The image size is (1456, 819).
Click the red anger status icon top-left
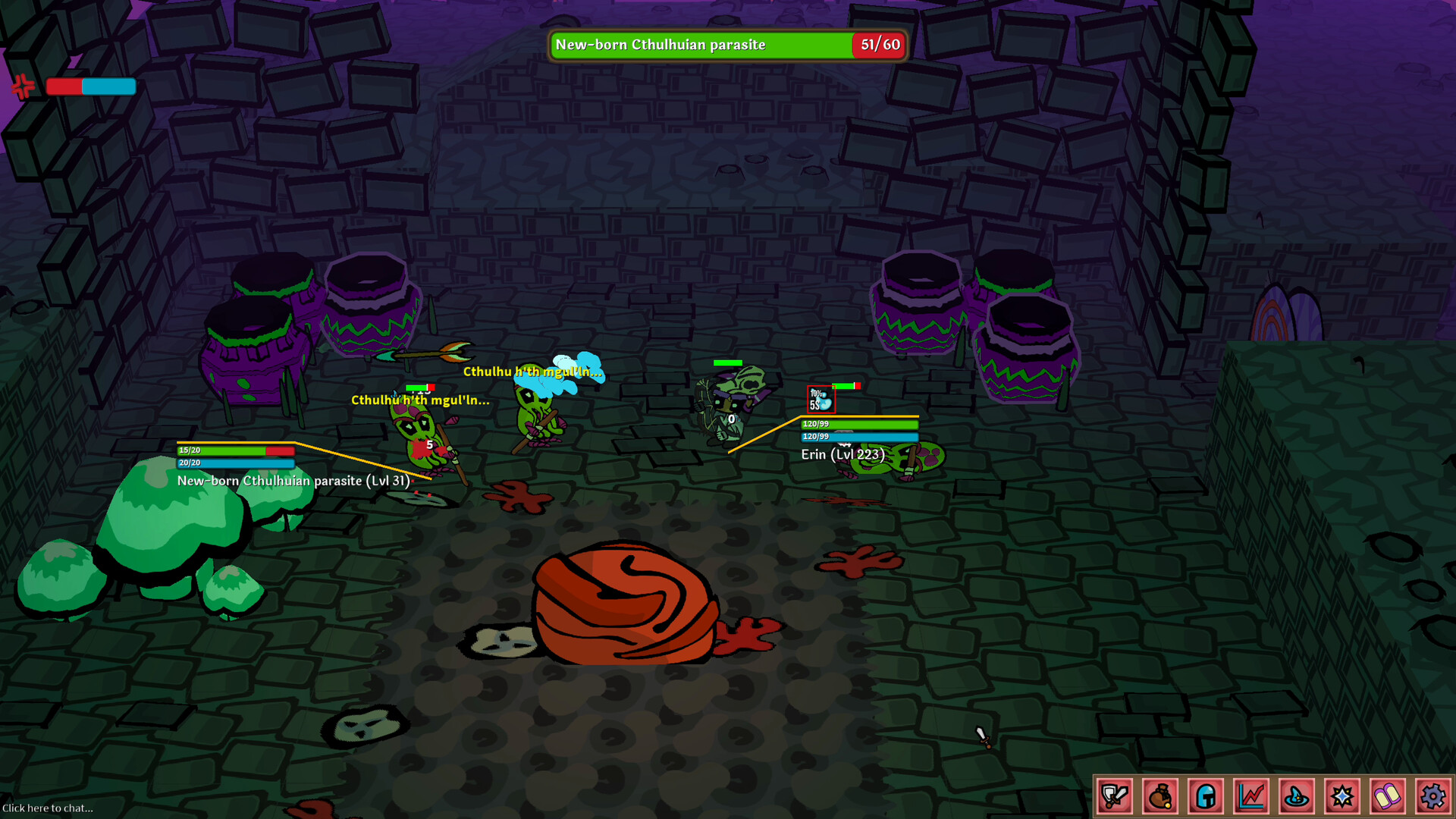[x=24, y=86]
